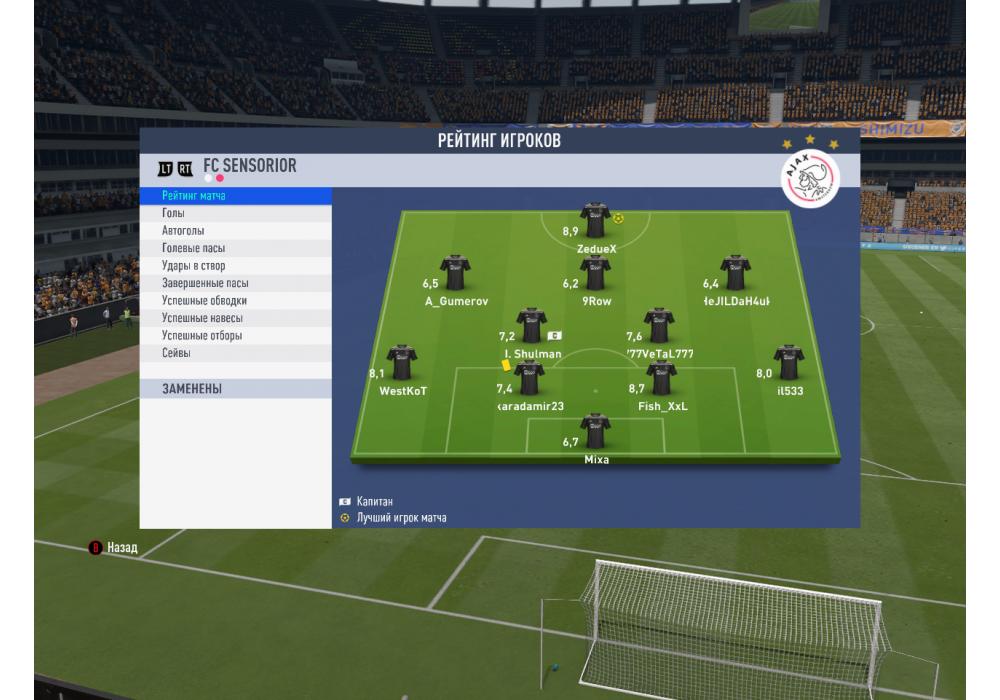Select the 'Рейтинг матча' stat row
1000x700 pixels.
(x=235, y=196)
